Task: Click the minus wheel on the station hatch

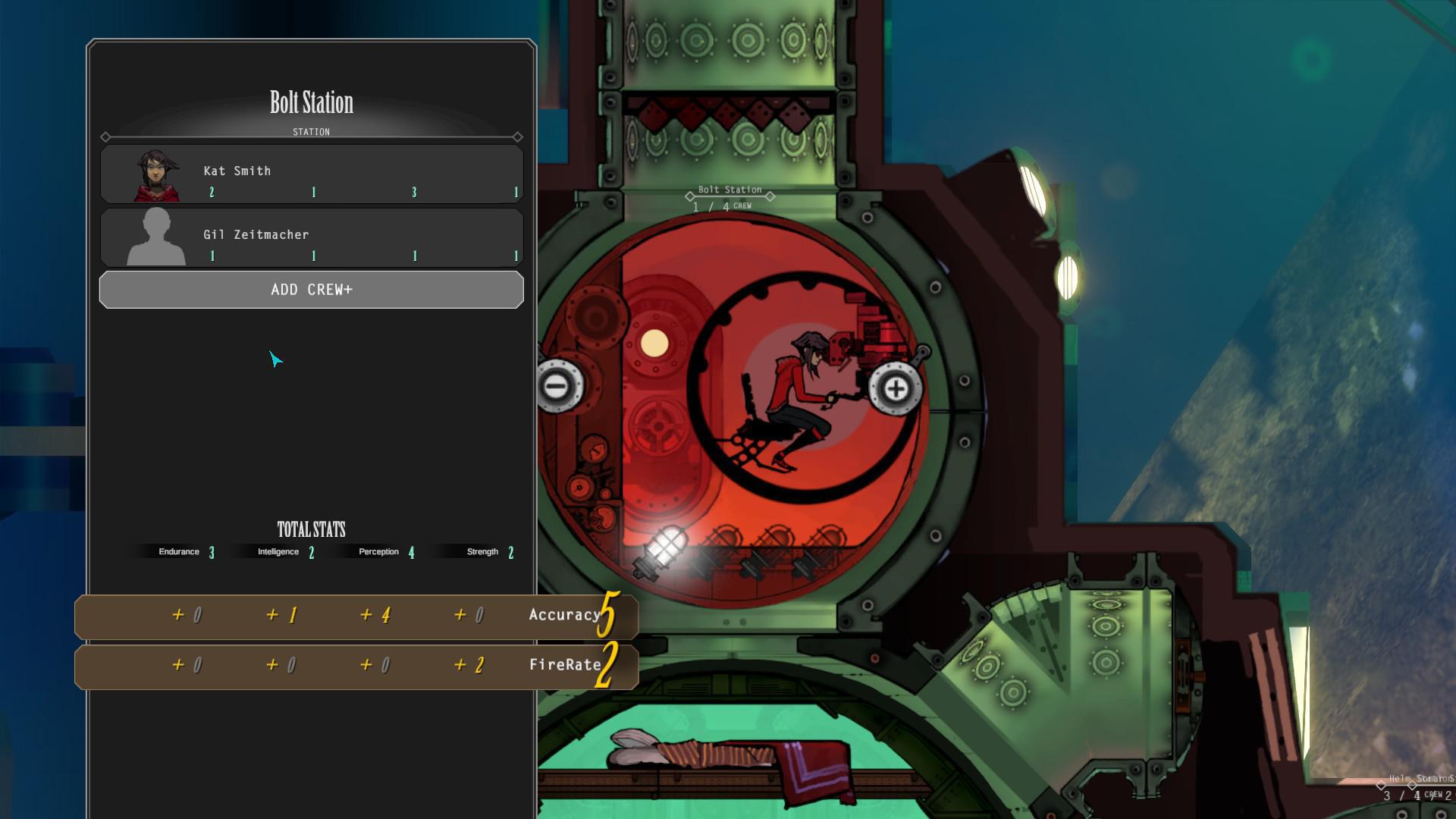Action: click(559, 387)
